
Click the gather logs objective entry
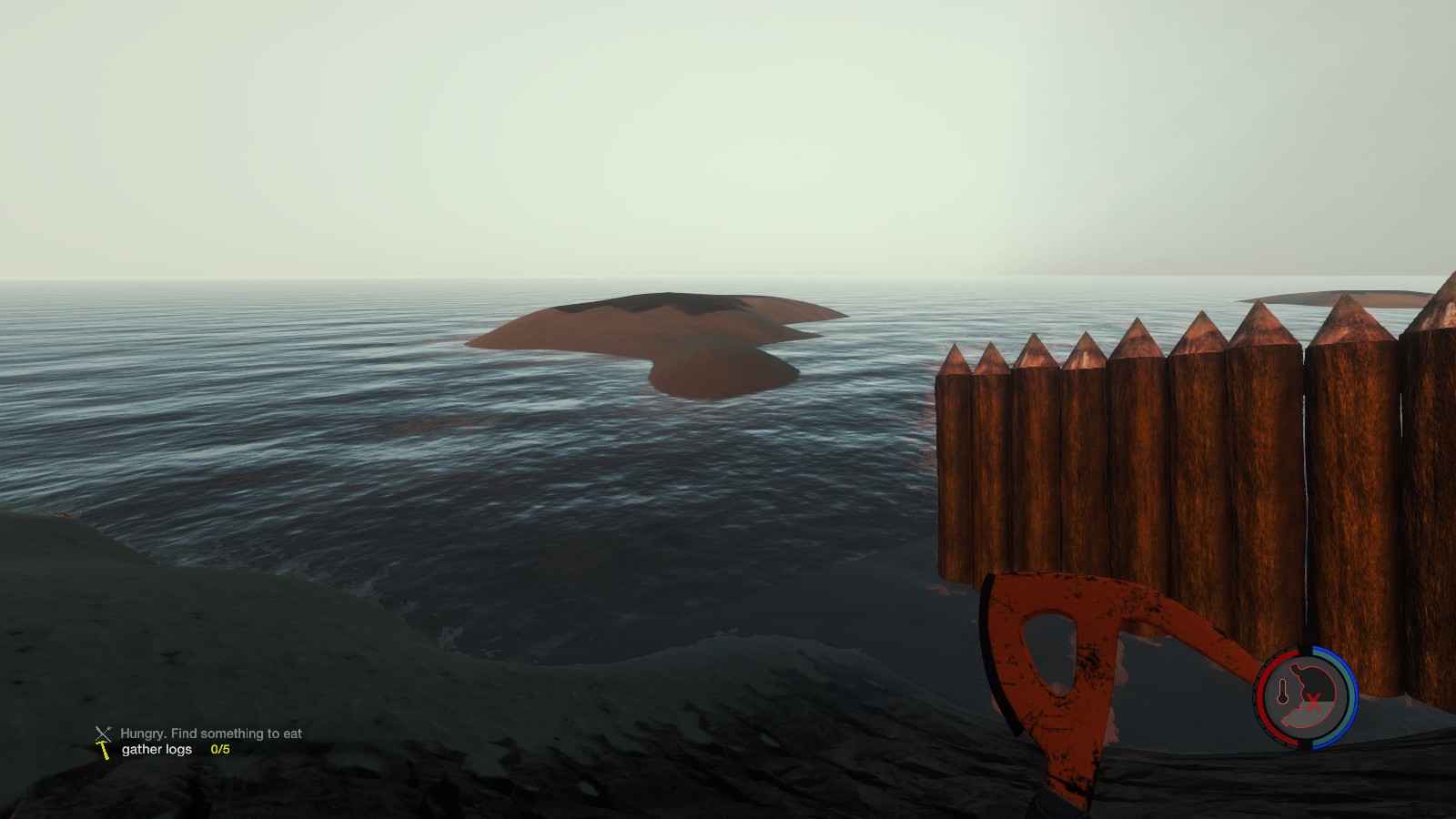(x=157, y=750)
